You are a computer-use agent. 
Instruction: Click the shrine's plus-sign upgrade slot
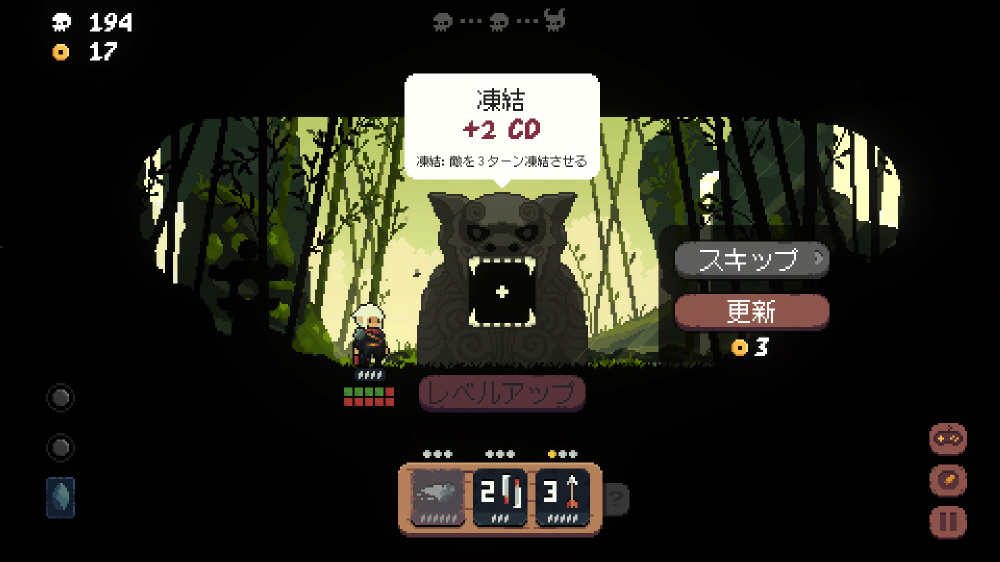point(502,292)
